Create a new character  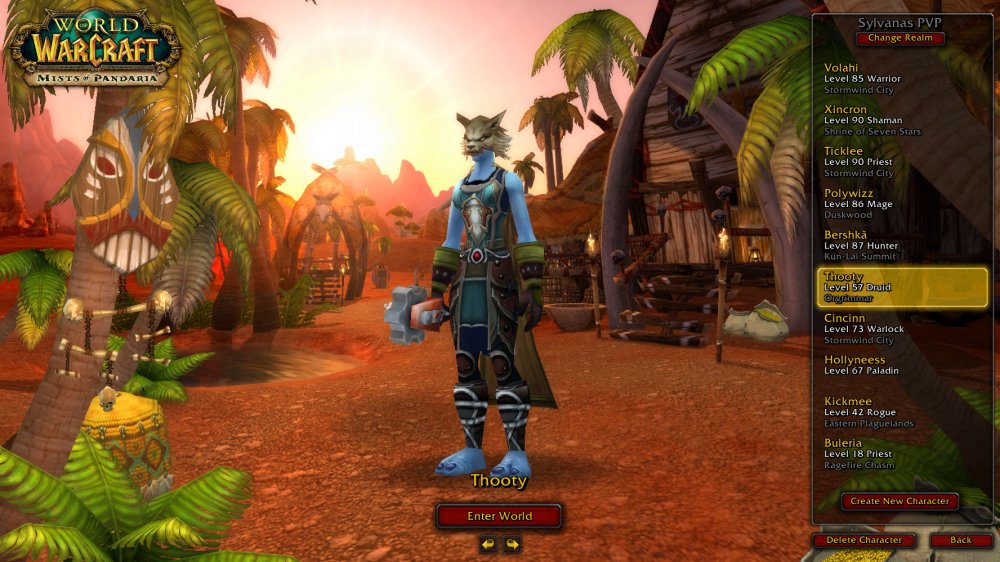click(x=900, y=501)
